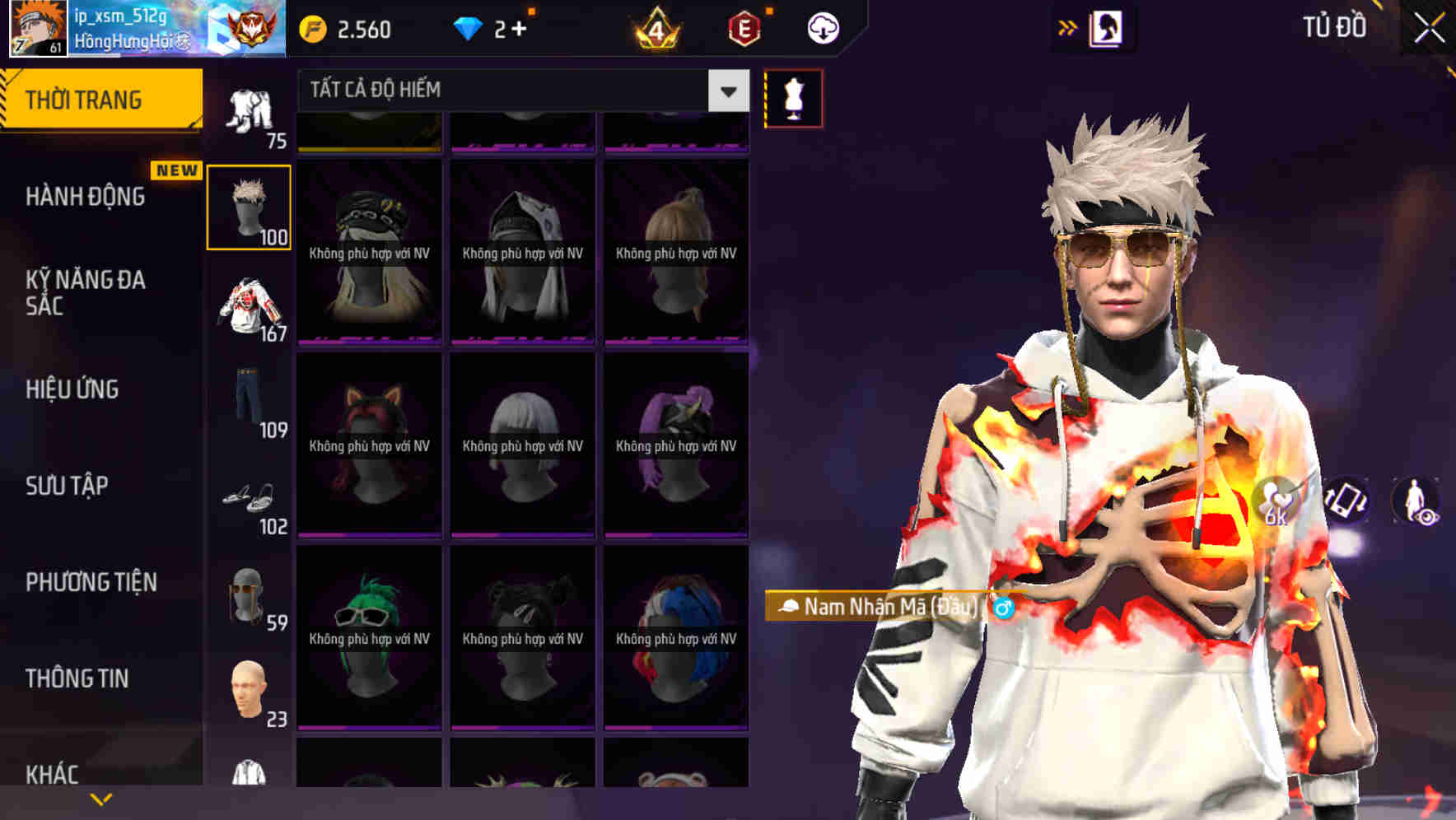The image size is (1456, 820).
Task: Select the hair category icon labeled 100
Action: [x=248, y=206]
